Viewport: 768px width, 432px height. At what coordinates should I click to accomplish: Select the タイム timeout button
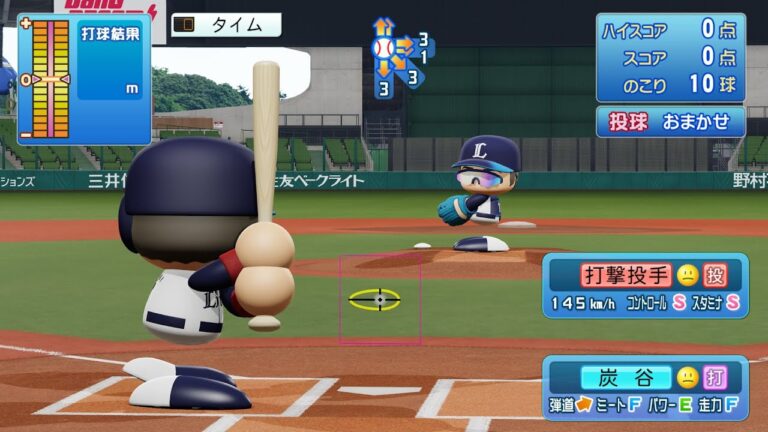(x=225, y=25)
